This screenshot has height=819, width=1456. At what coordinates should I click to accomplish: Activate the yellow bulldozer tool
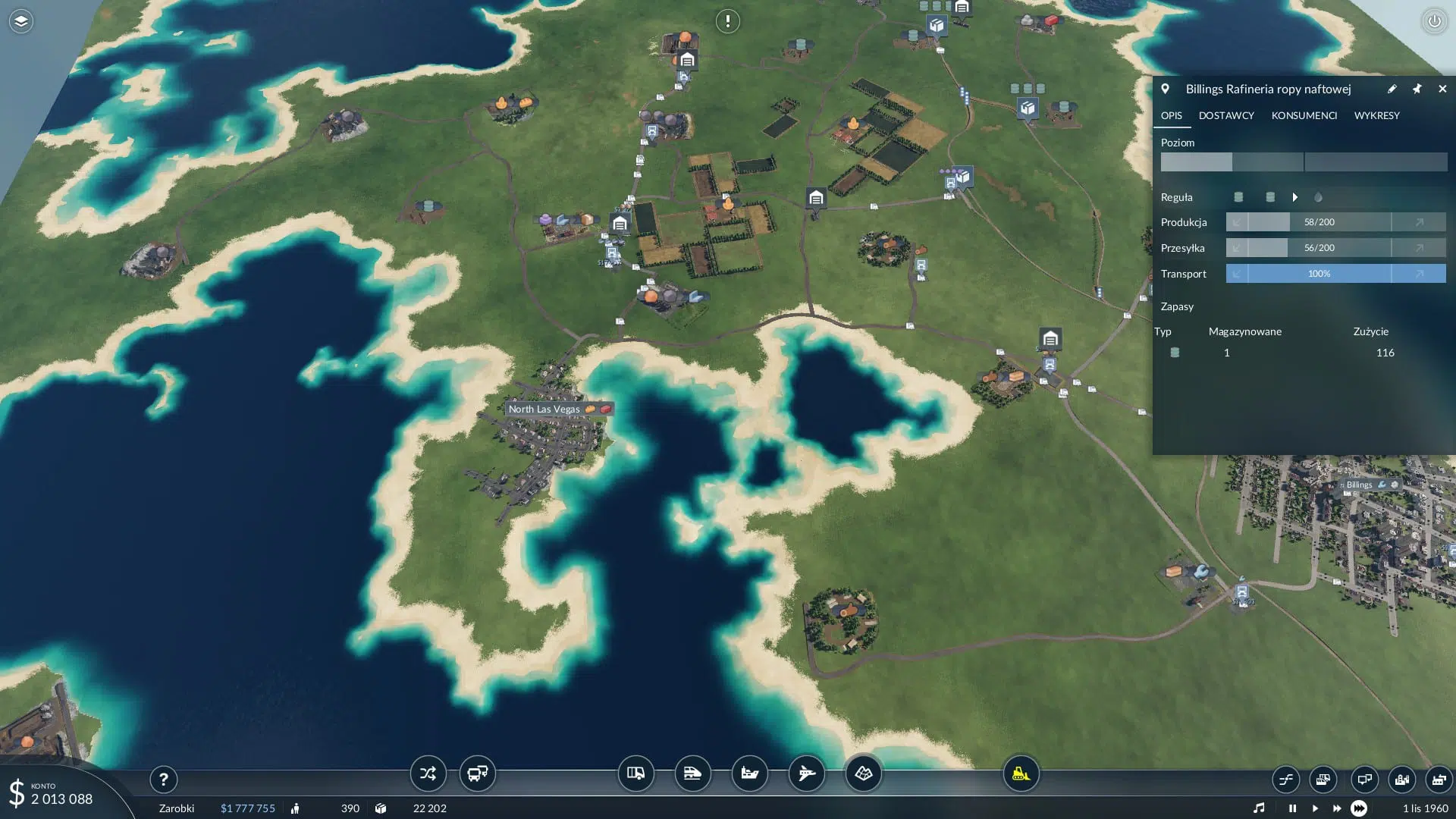[1021, 773]
